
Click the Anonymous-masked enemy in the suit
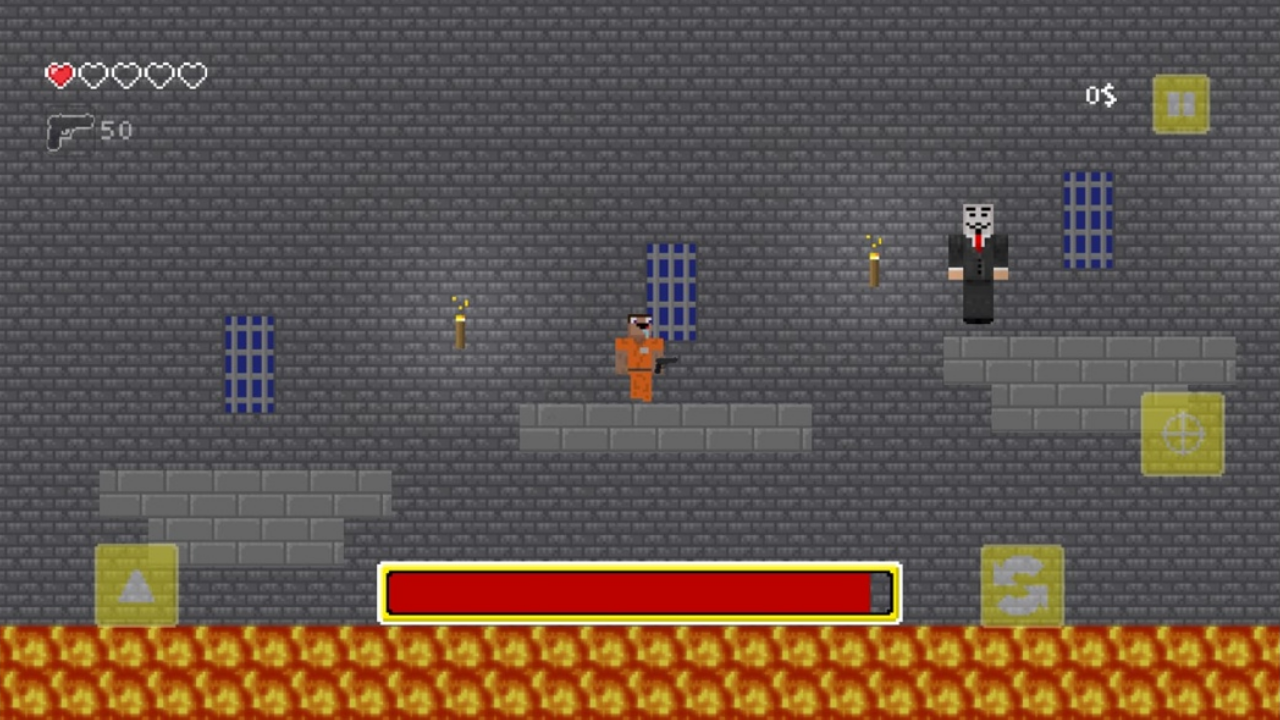pos(977,260)
